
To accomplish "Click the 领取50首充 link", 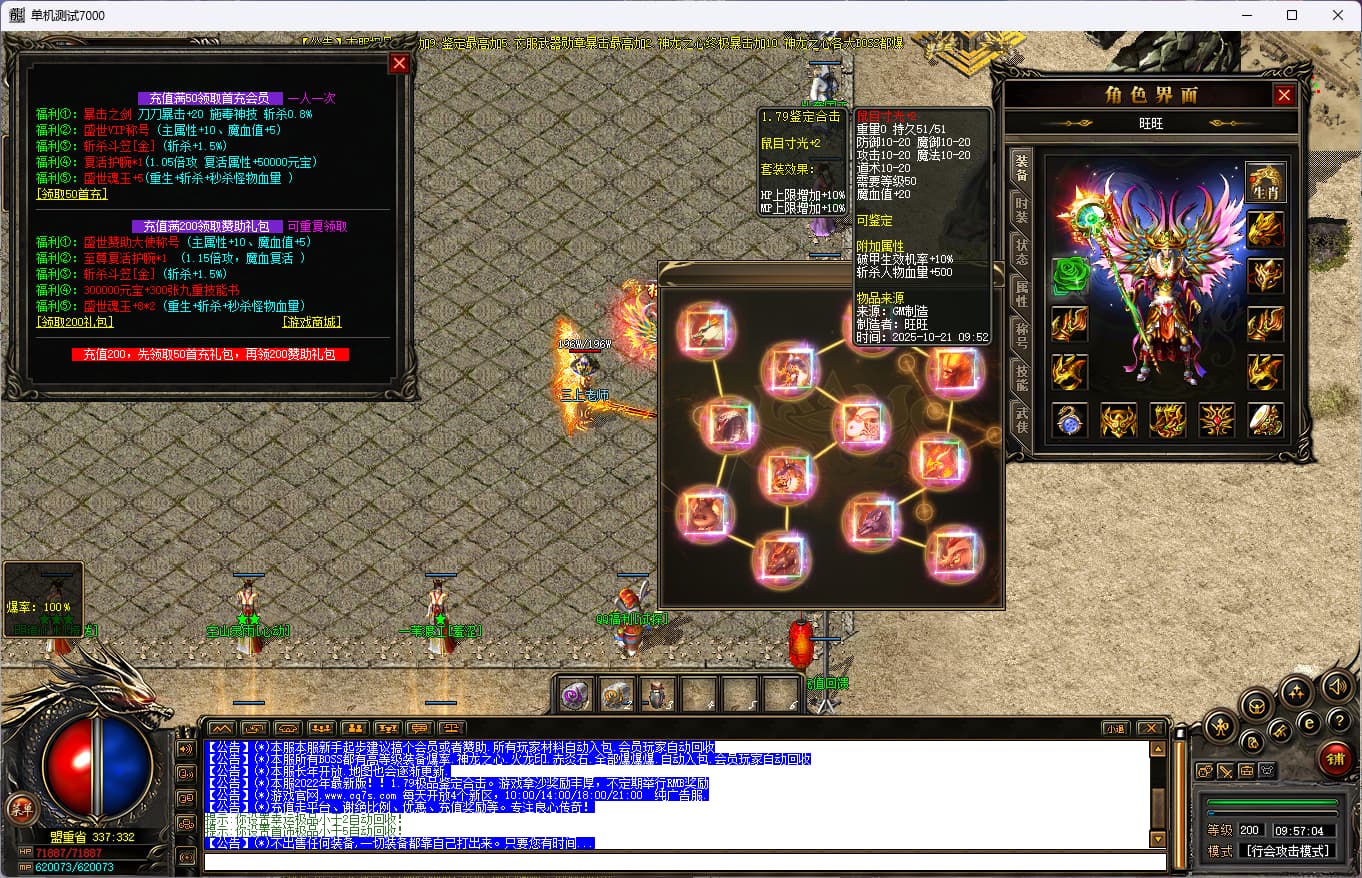I will pyautogui.click(x=71, y=194).
